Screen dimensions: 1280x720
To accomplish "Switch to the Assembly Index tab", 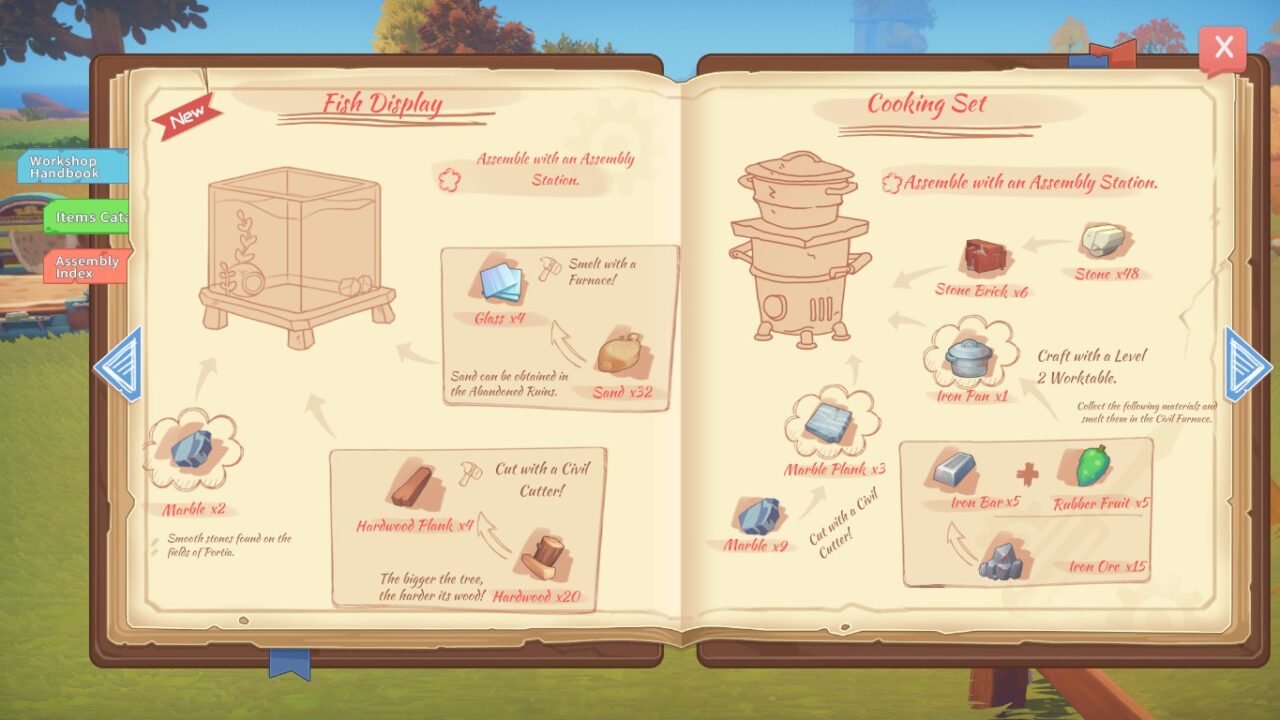I will coord(84,266).
